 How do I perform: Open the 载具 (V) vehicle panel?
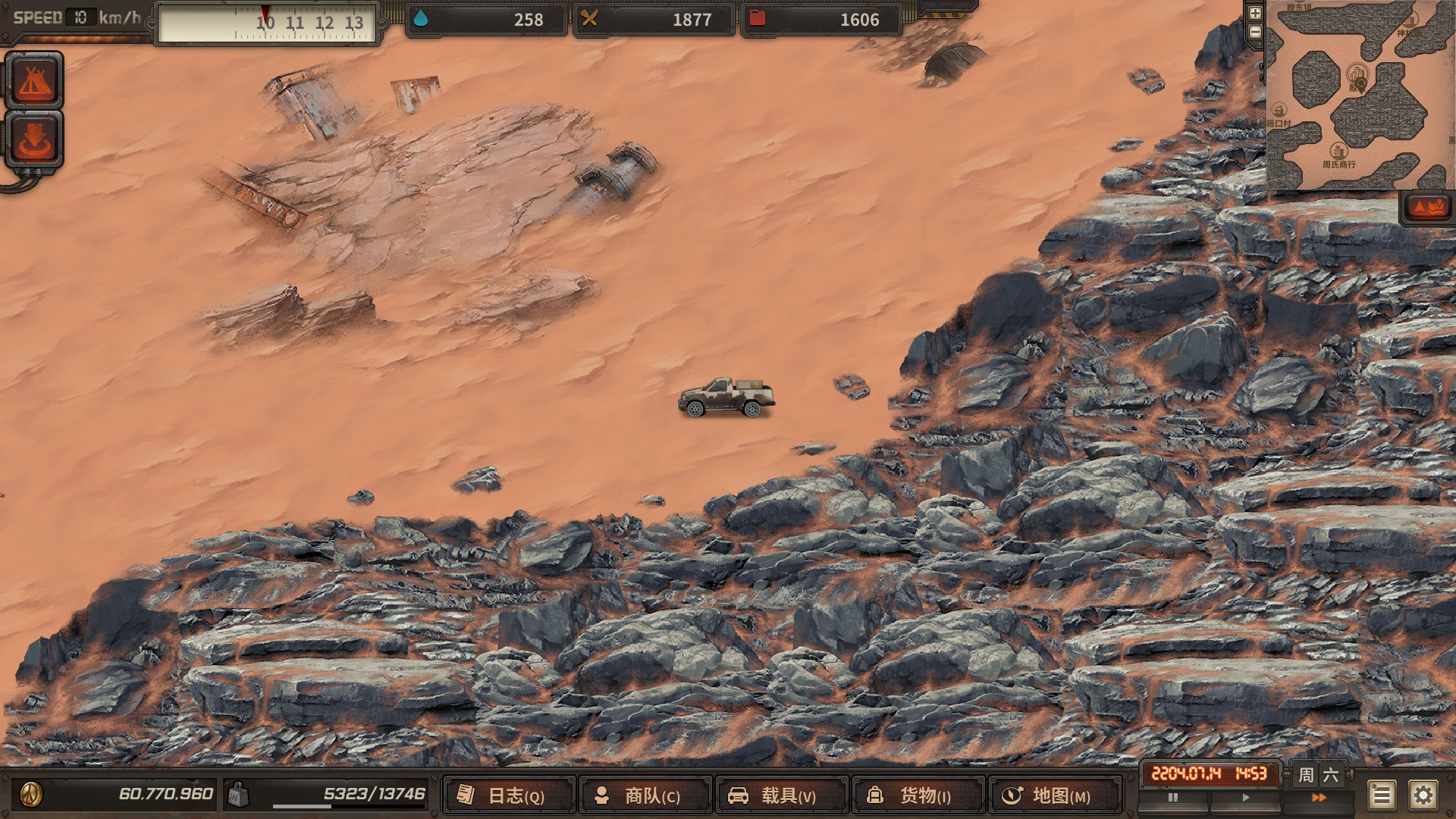(782, 795)
